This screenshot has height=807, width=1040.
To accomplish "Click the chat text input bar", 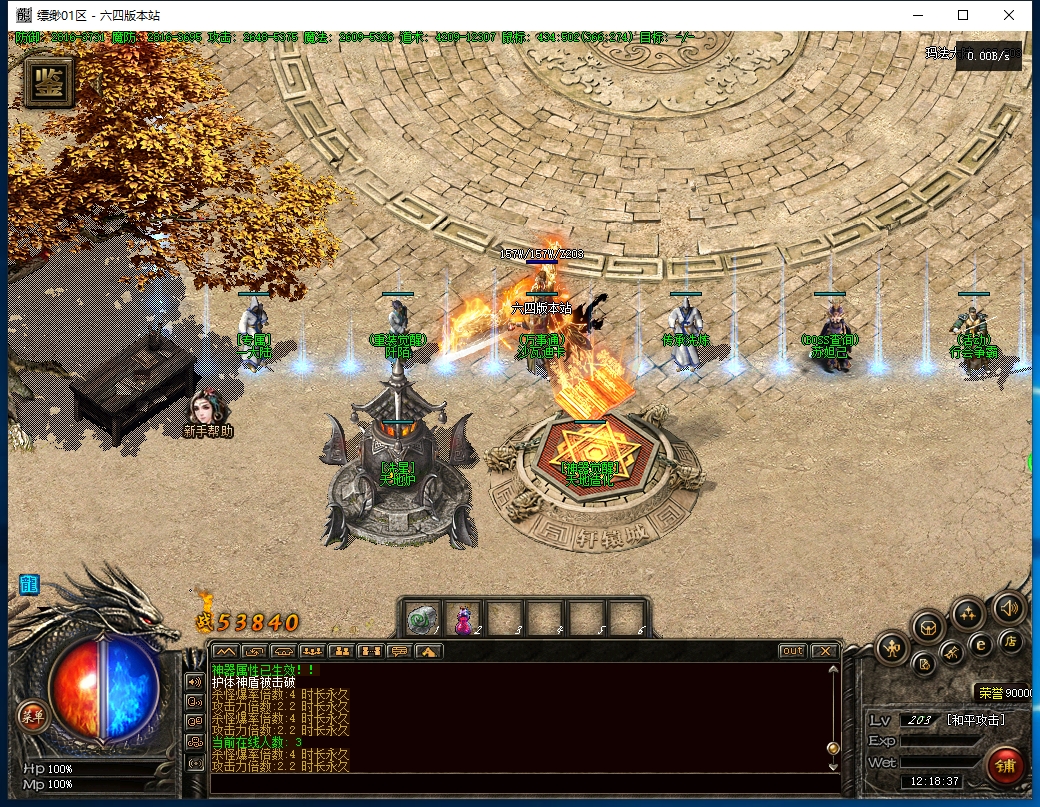I will point(520,780).
